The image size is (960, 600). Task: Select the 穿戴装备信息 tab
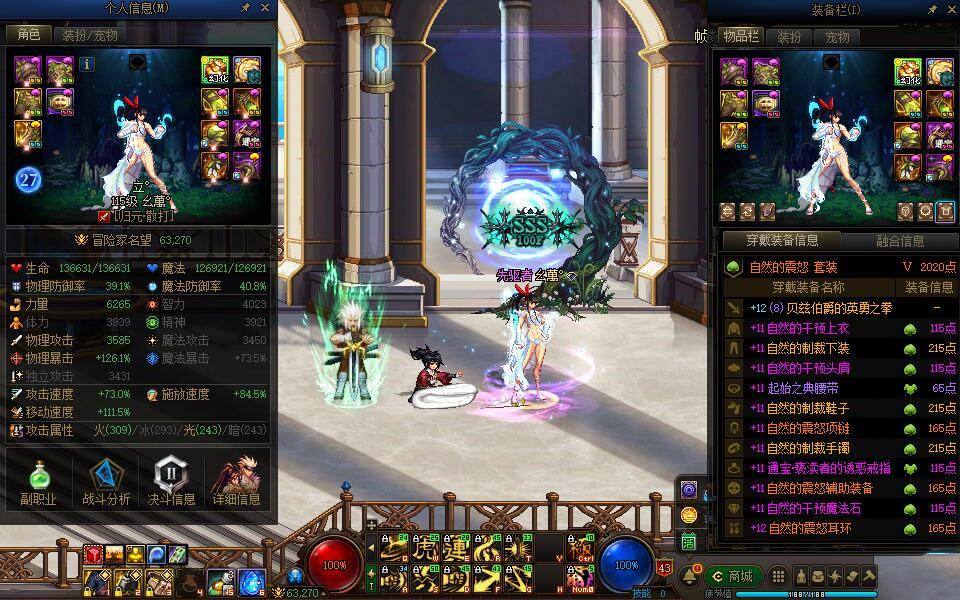(x=782, y=240)
